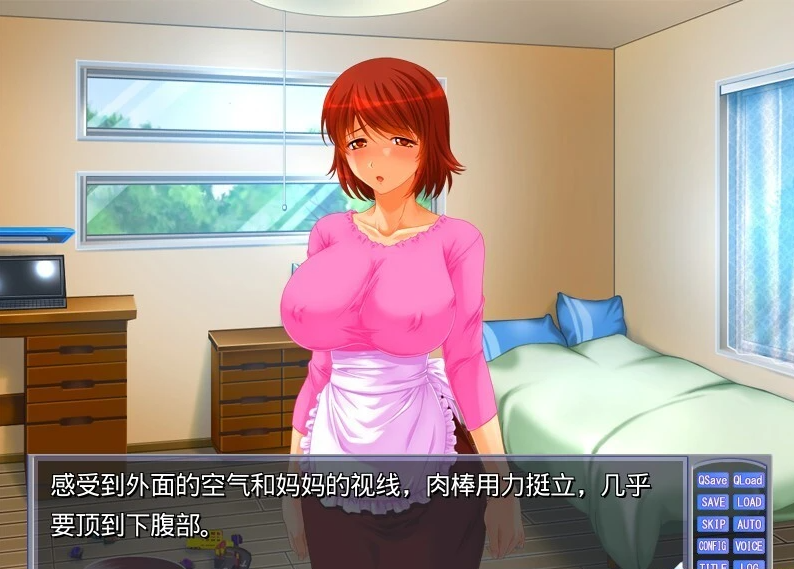Open the CONFIG settings screen
Screen dimensions: 794x569
tap(713, 547)
